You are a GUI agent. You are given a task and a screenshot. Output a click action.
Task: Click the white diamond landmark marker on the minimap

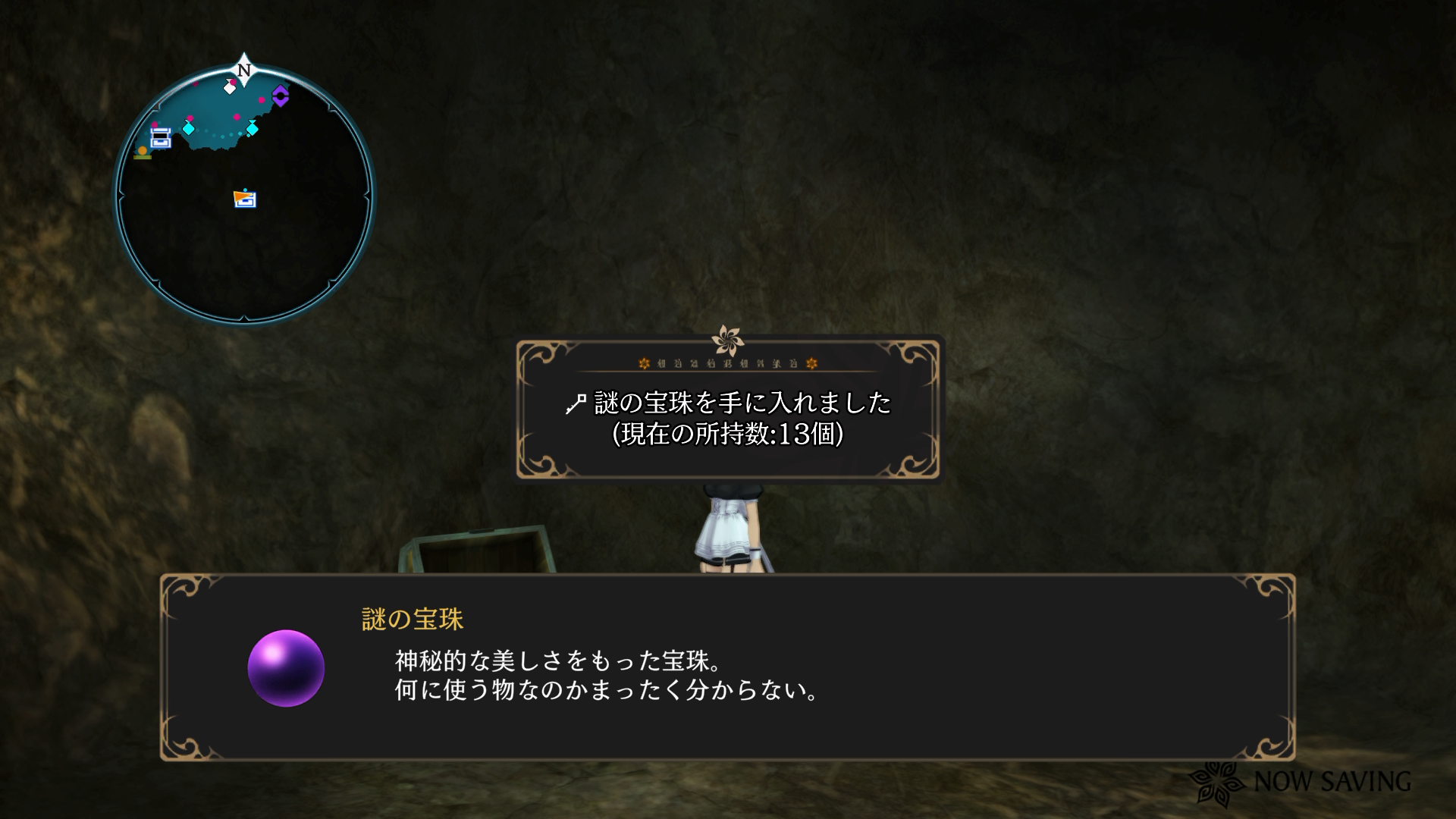(x=230, y=88)
